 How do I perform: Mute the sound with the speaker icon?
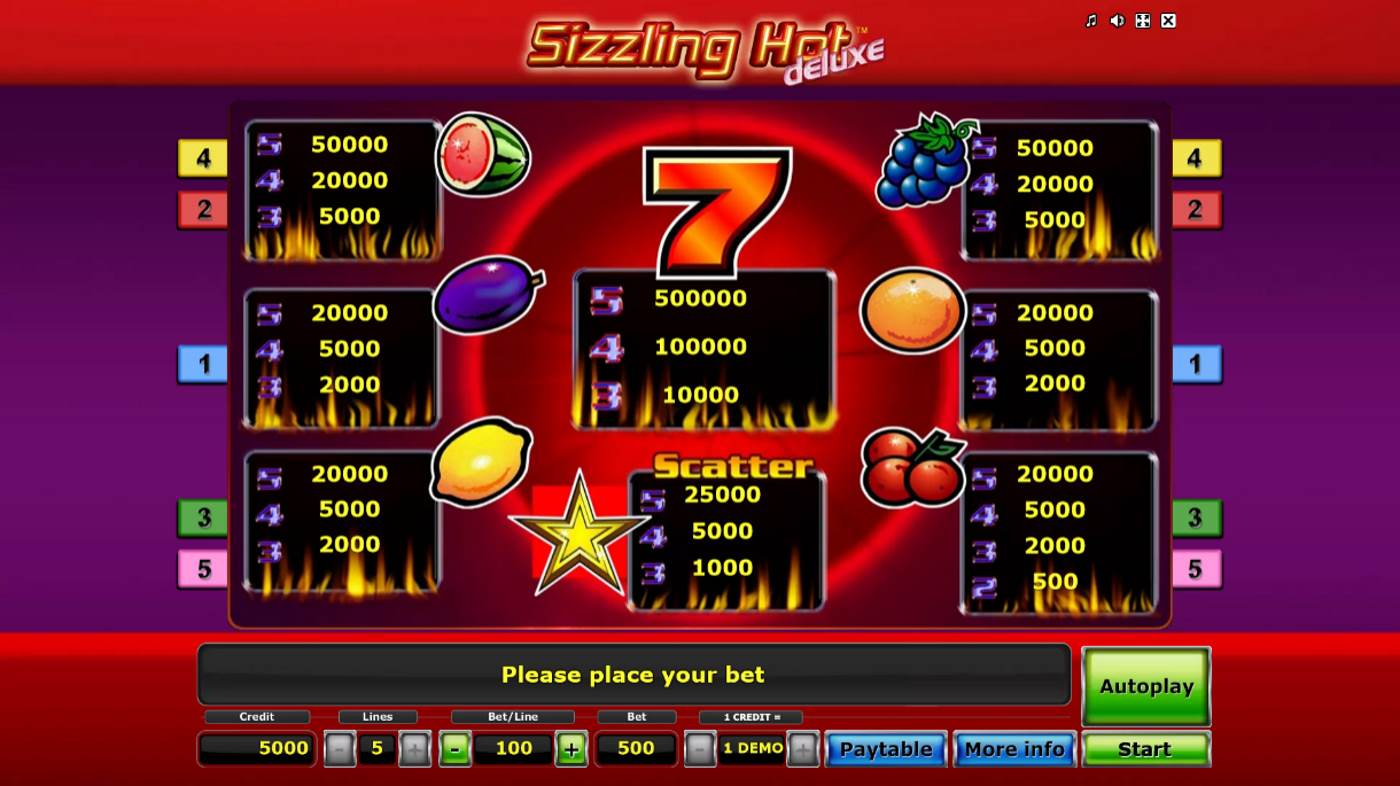click(x=1117, y=21)
